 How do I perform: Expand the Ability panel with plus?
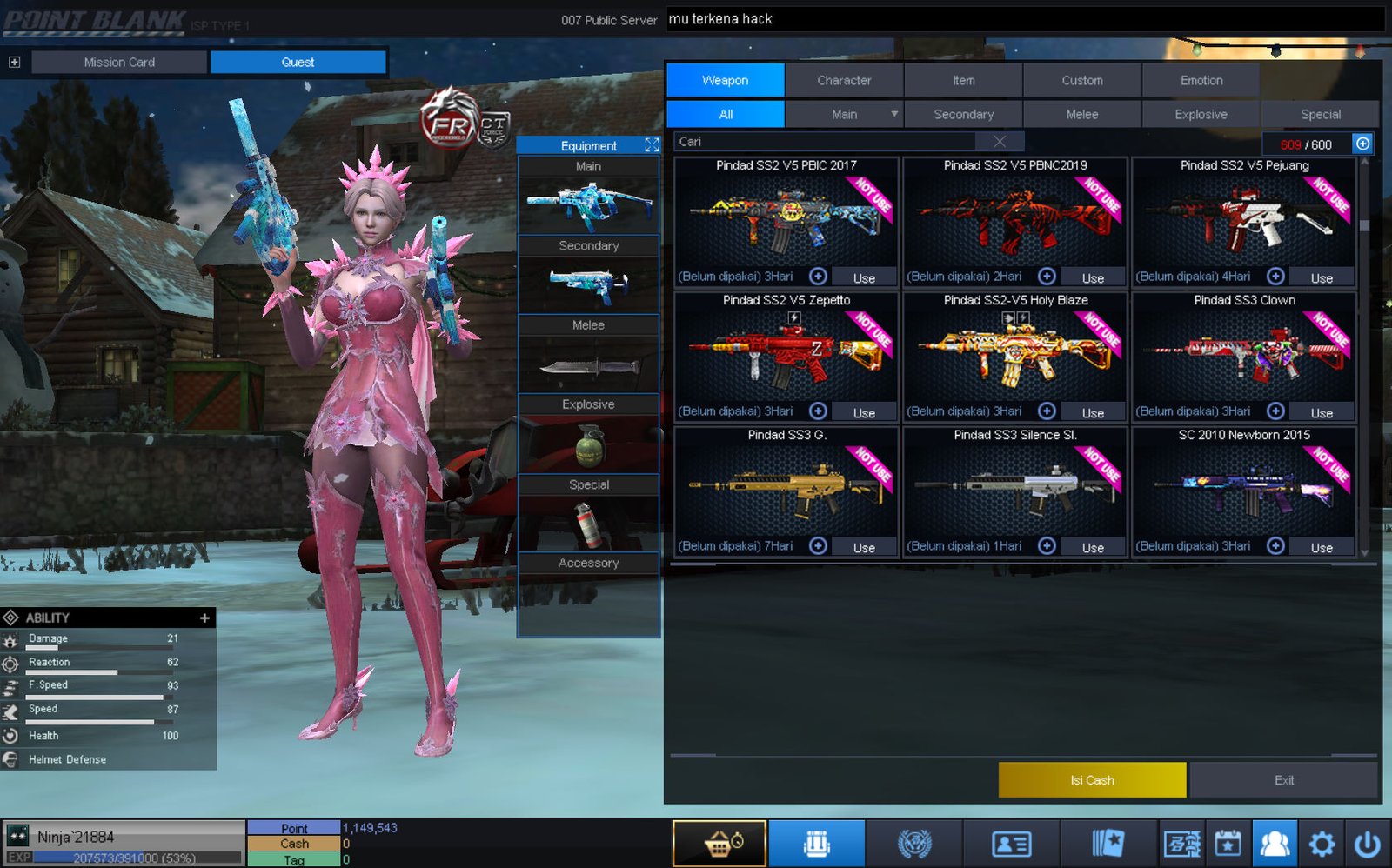click(x=204, y=618)
